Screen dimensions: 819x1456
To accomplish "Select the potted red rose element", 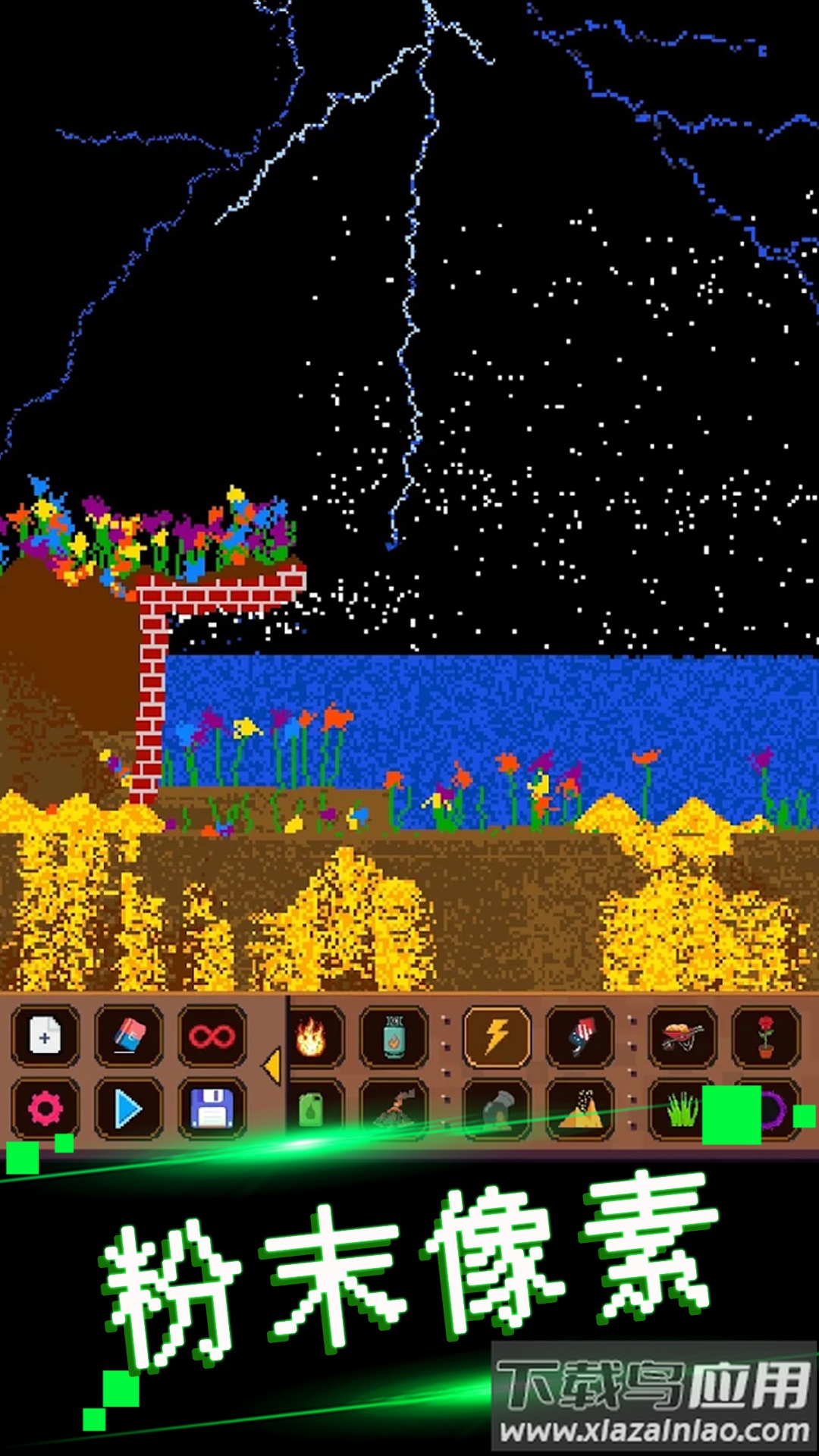I will [766, 1037].
